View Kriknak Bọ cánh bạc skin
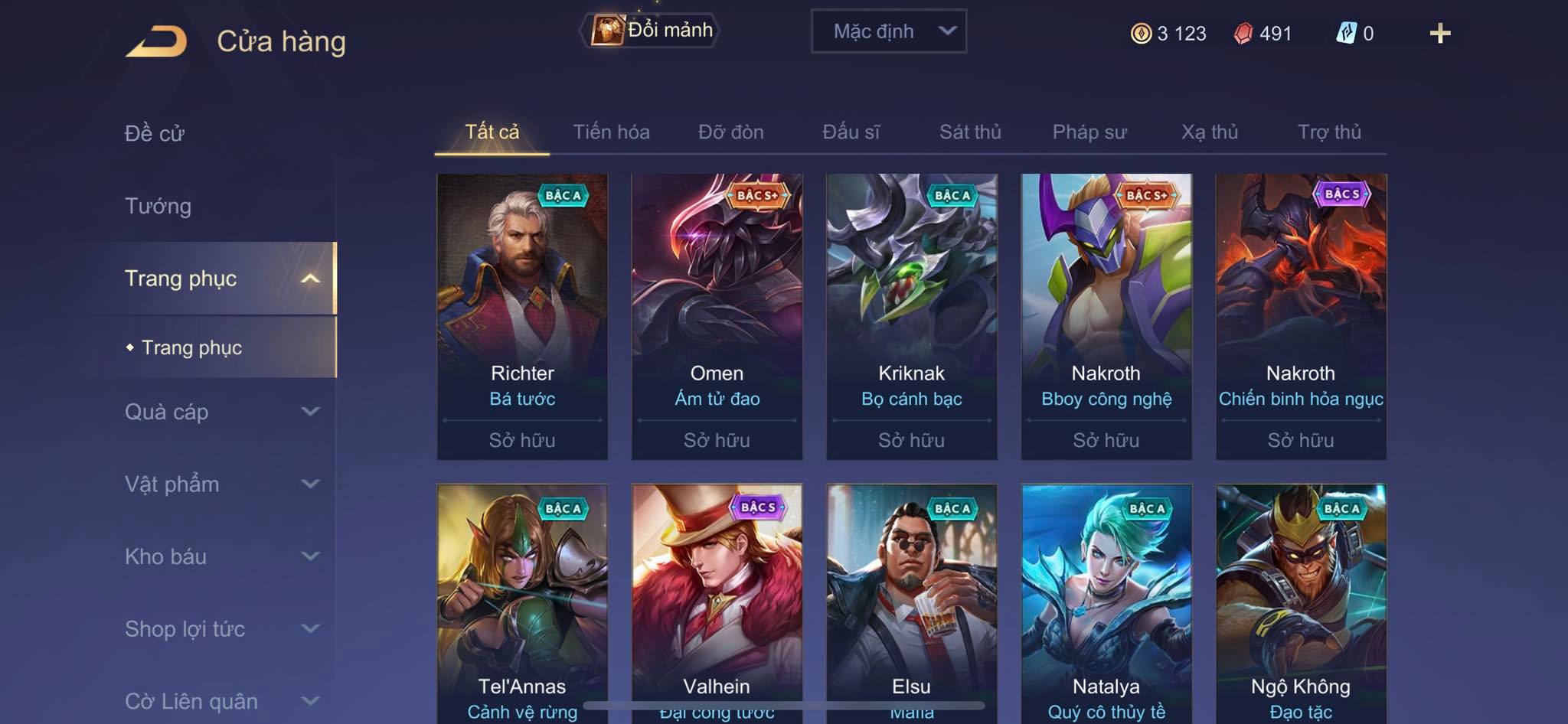This screenshot has height=724, width=1568. 911,316
